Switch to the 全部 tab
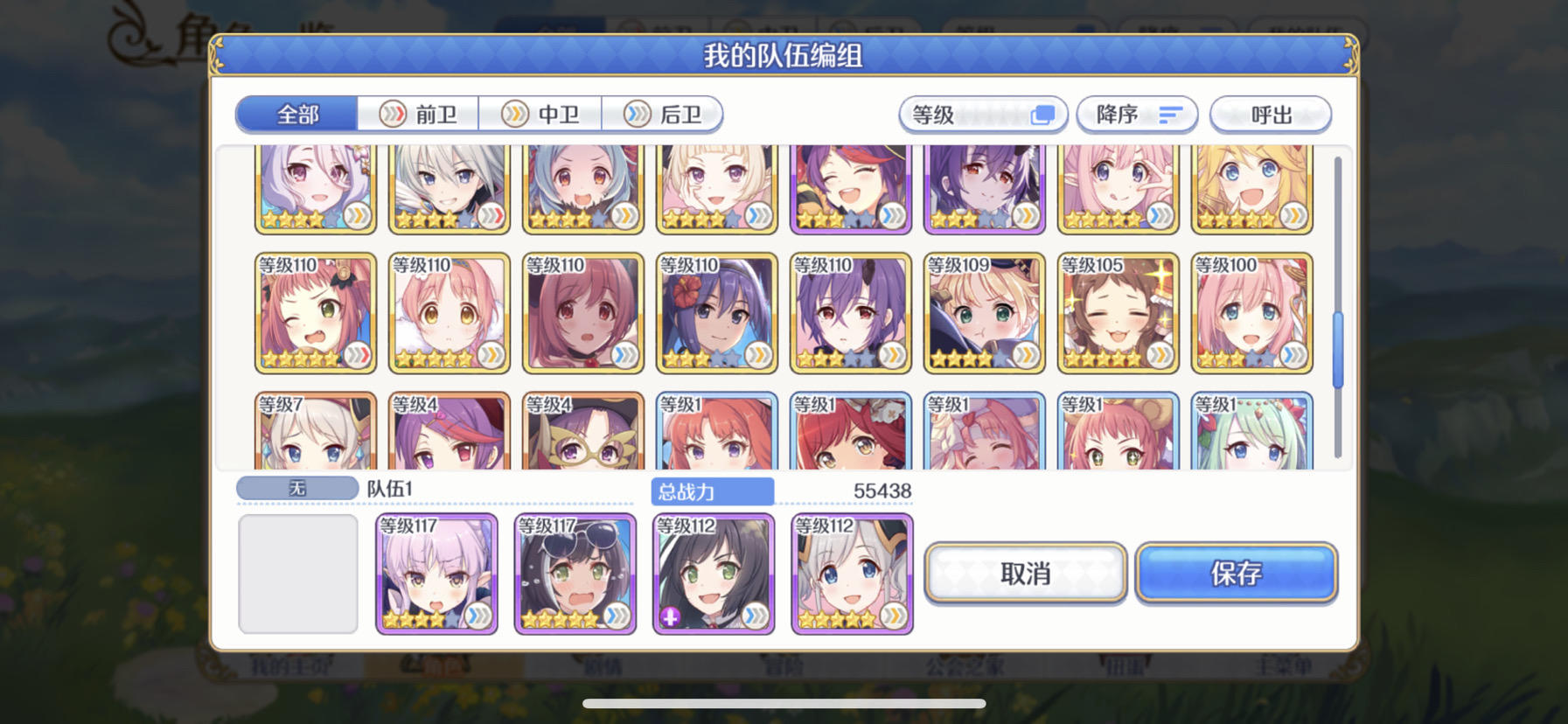Image resolution: width=1568 pixels, height=724 pixels. coord(297,114)
